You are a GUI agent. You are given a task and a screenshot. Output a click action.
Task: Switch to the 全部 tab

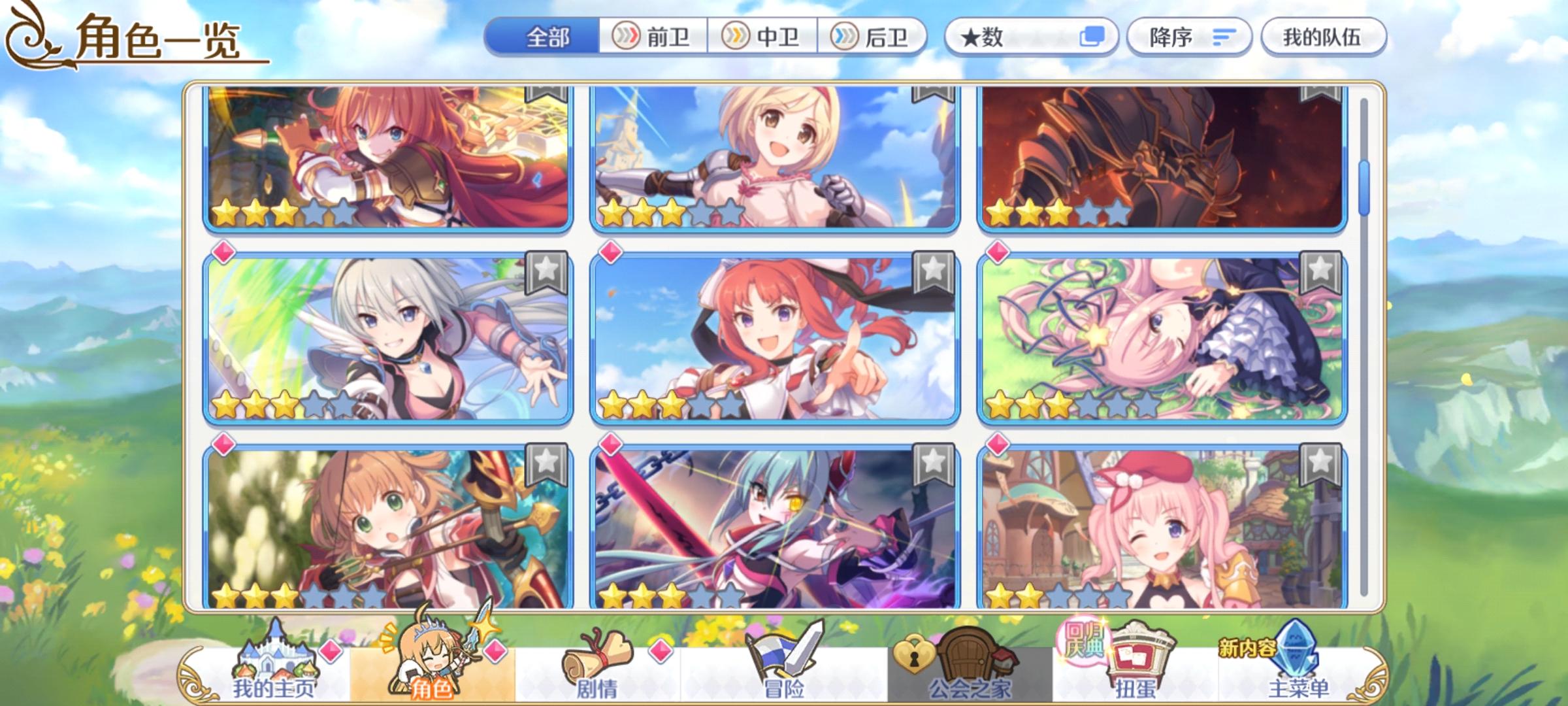pos(549,37)
